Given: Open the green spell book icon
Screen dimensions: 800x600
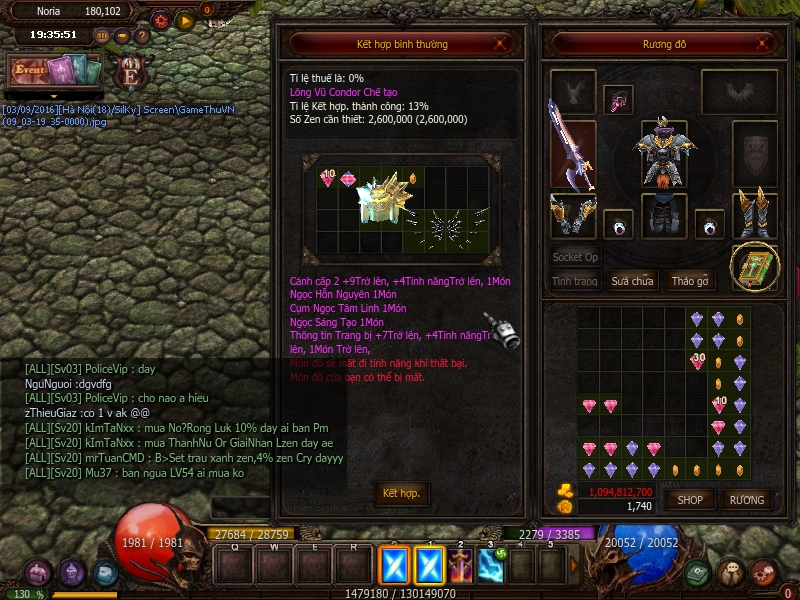Looking at the screenshot, I should click(x=754, y=266).
